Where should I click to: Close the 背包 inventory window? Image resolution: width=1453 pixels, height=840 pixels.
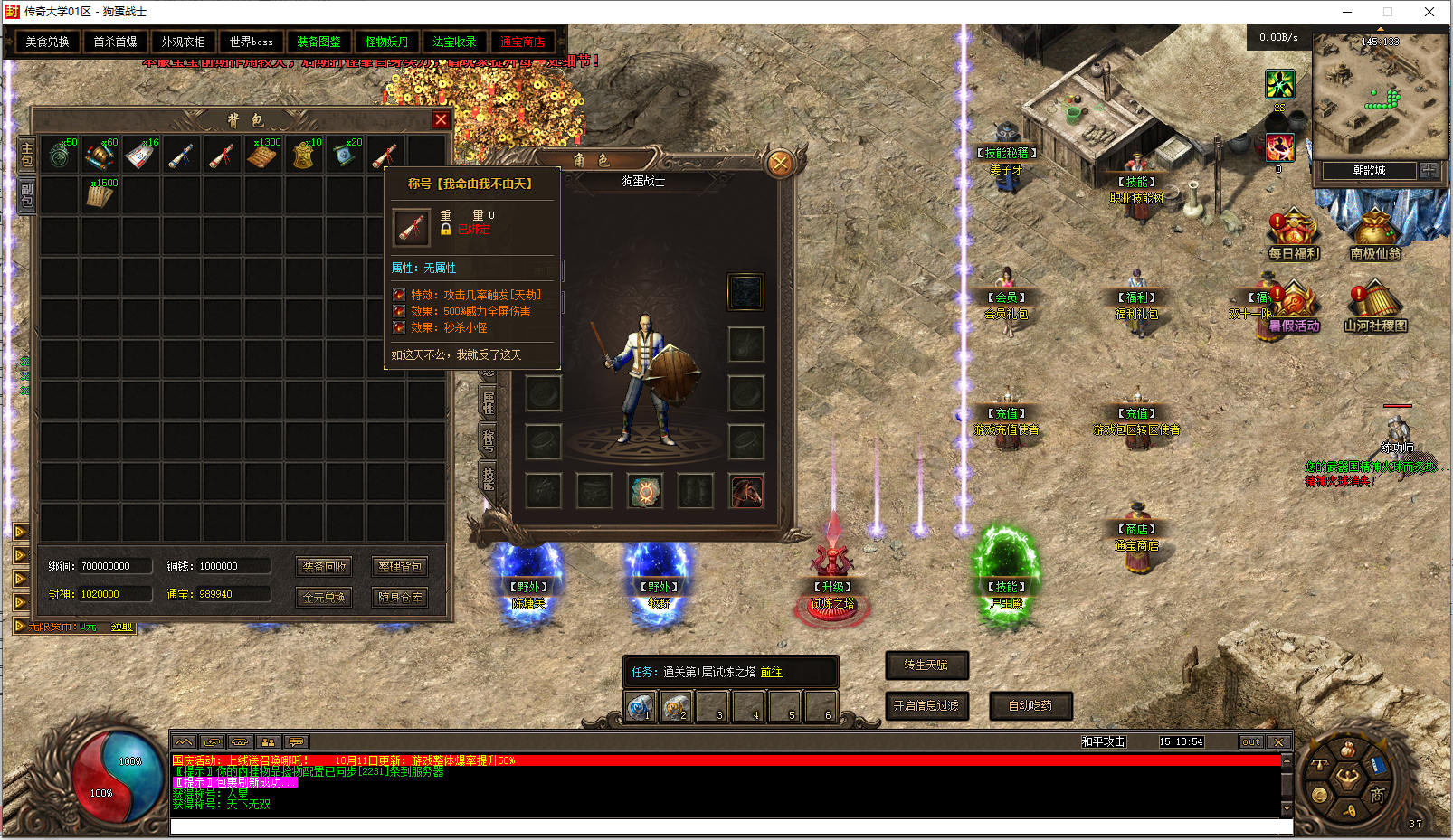pyautogui.click(x=441, y=119)
